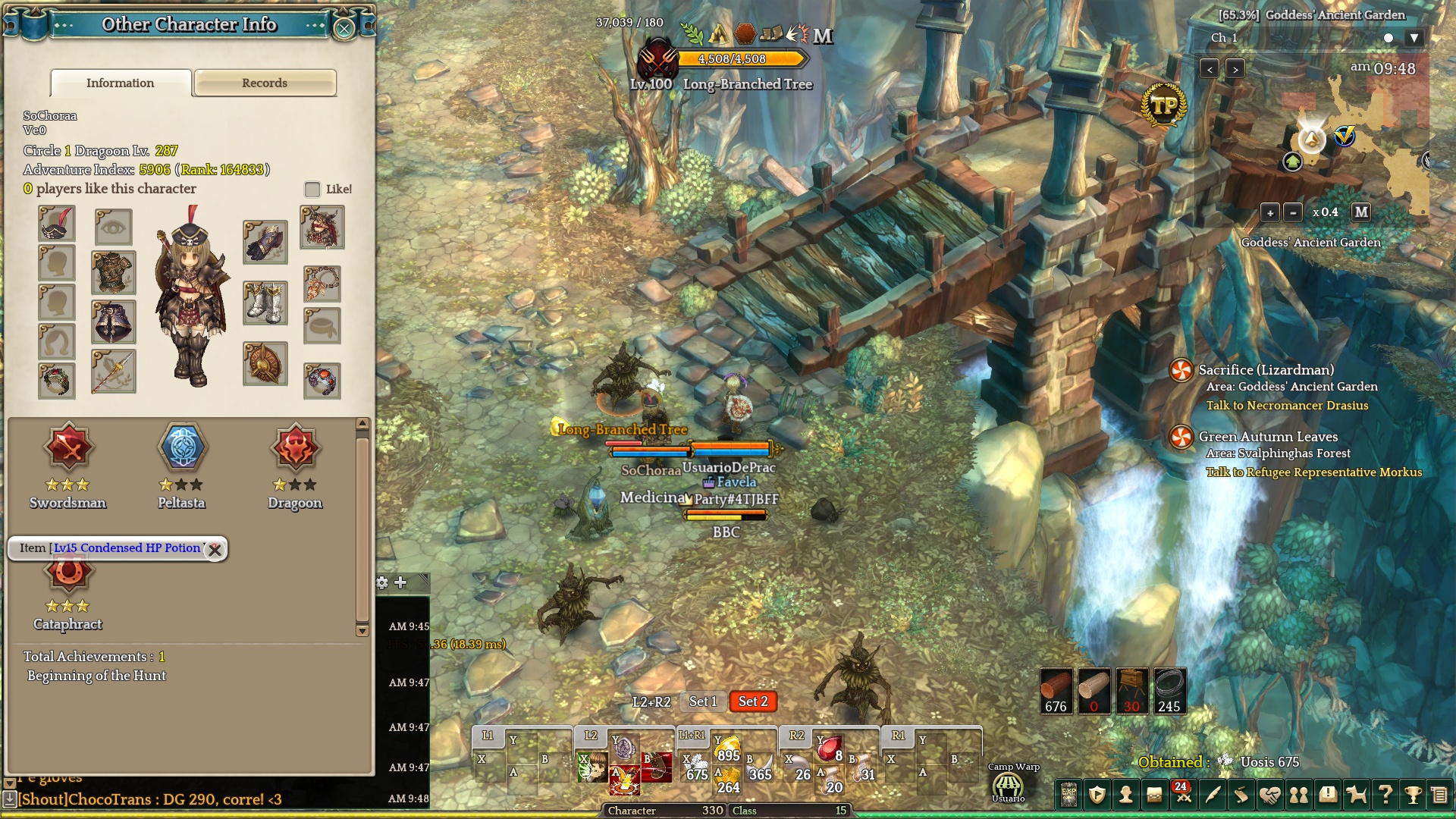The width and height of the screenshot is (1456, 819).
Task: Inspect the equipped boots slot
Action: [265, 303]
